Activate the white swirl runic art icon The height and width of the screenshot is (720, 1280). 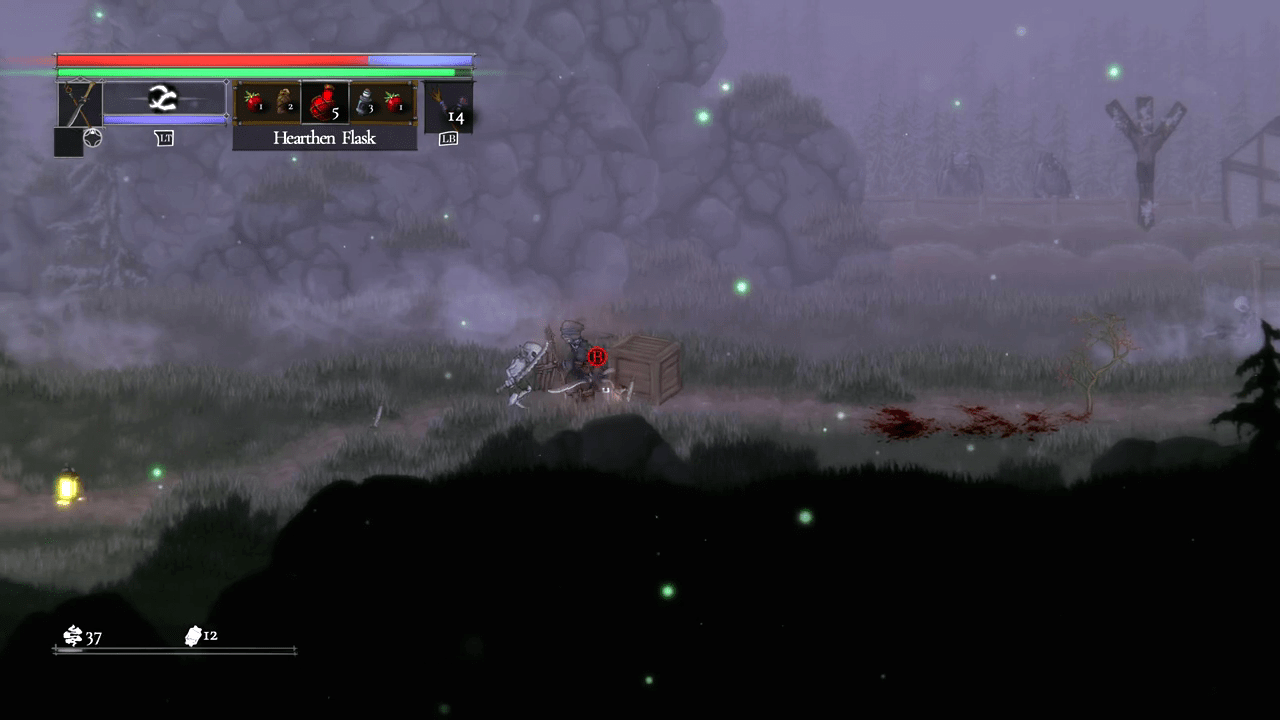163,98
